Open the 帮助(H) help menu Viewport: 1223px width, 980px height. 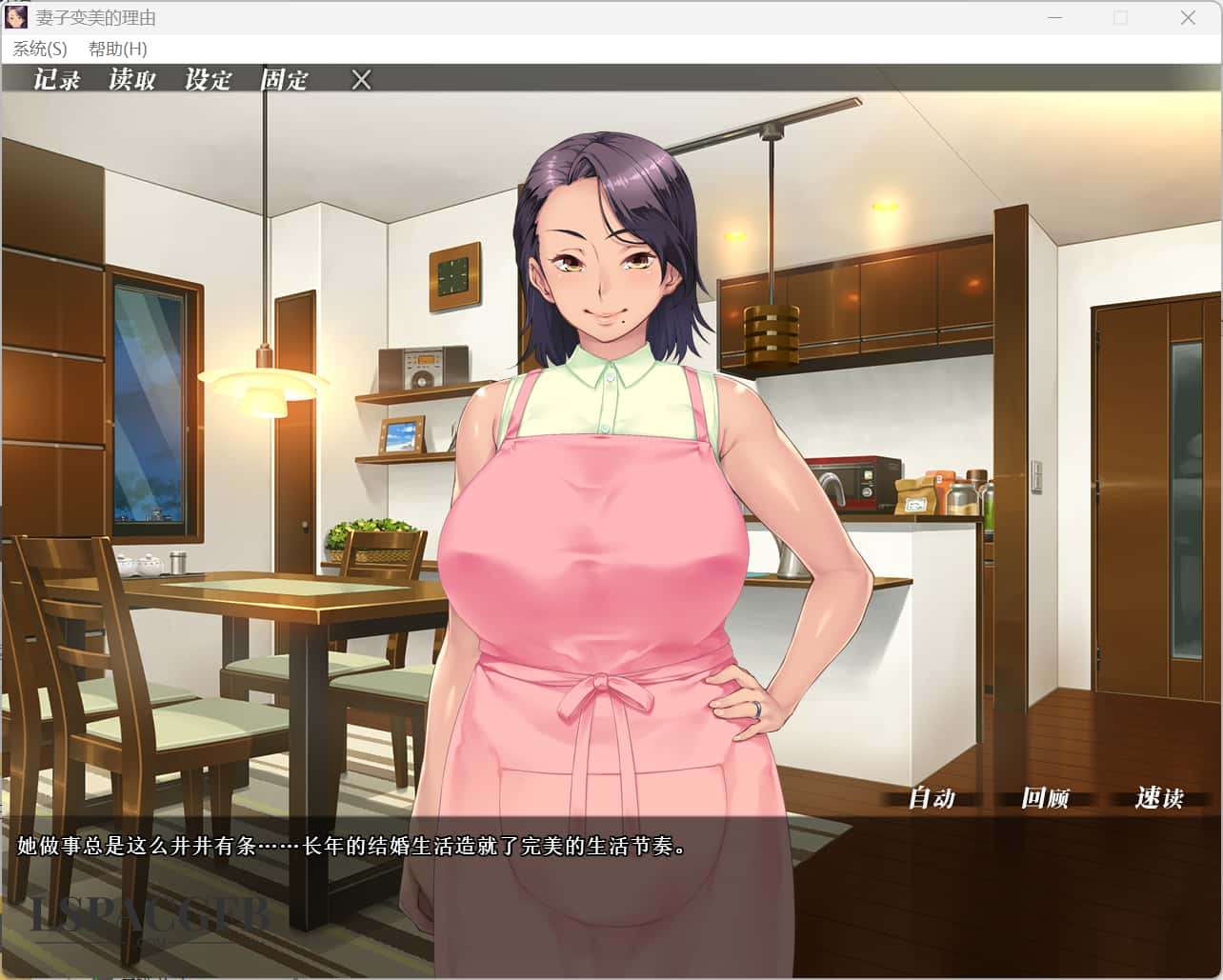(x=117, y=49)
